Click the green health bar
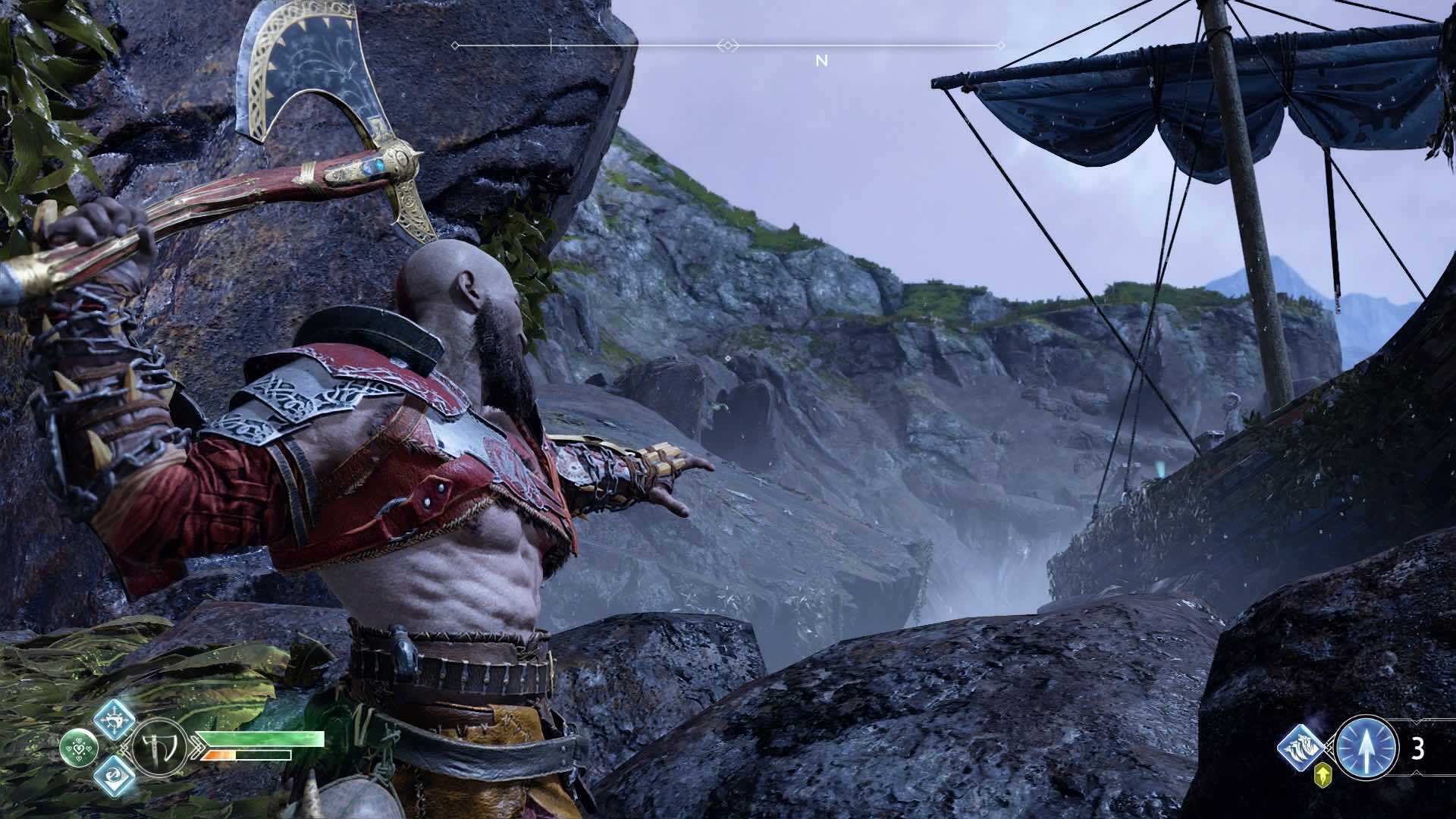 coord(261,738)
